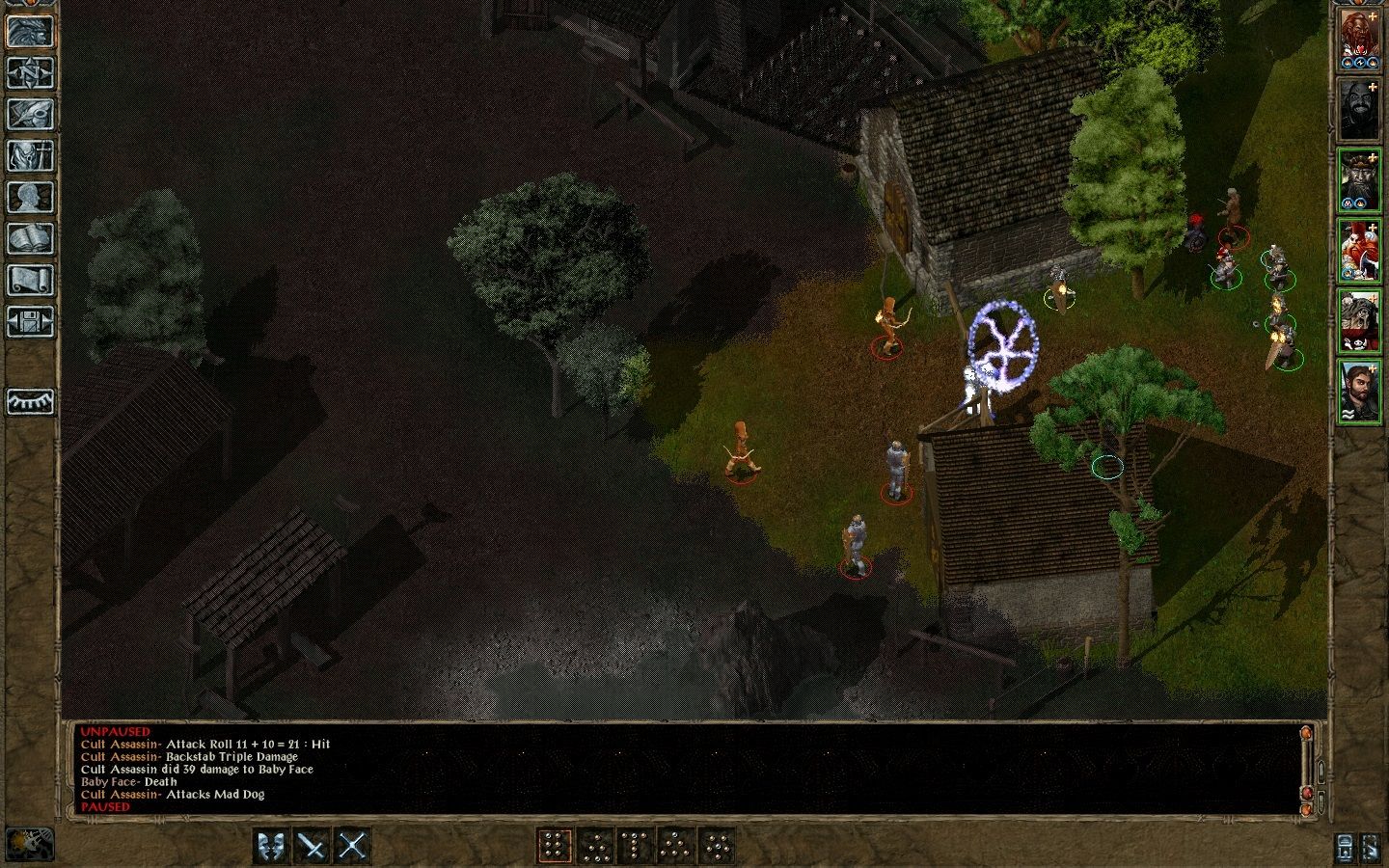Screen dimensions: 1389x868
Task: Open the mage spellbook
Action: (x=30, y=238)
